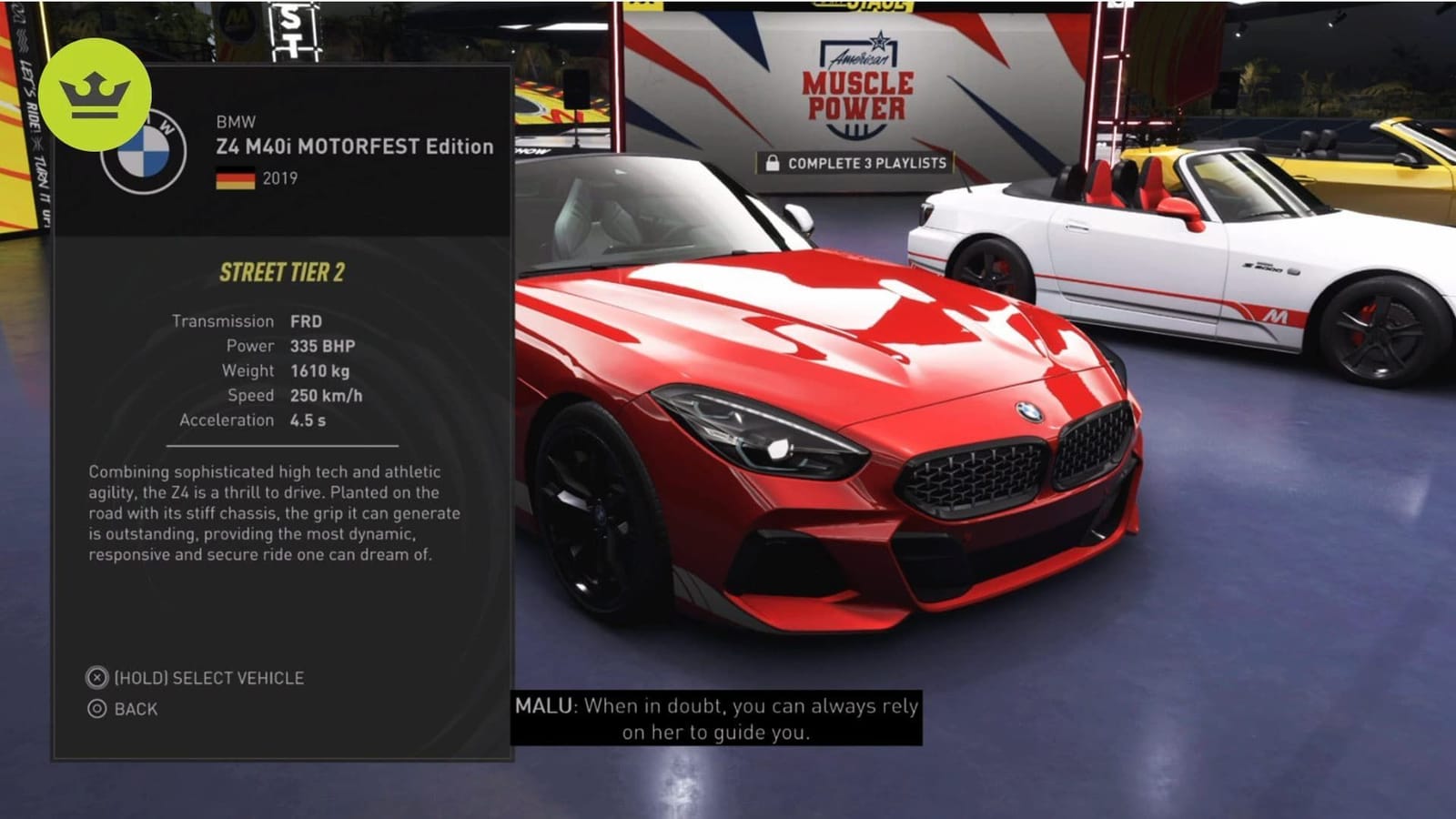Click the lock icon on Complete 3 Playlists
The height and width of the screenshot is (819, 1456).
pyautogui.click(x=773, y=162)
